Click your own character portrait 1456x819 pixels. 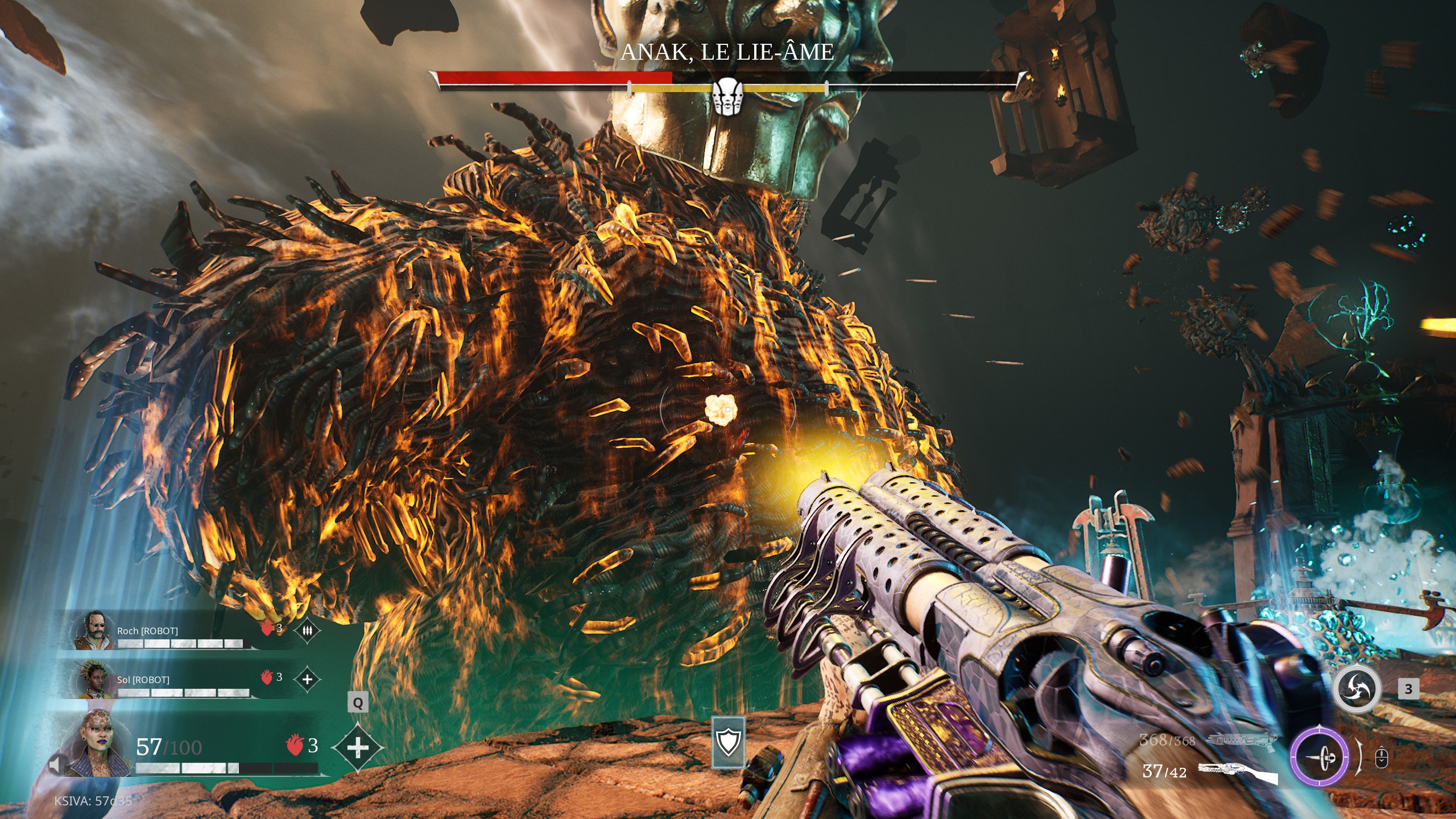98,745
